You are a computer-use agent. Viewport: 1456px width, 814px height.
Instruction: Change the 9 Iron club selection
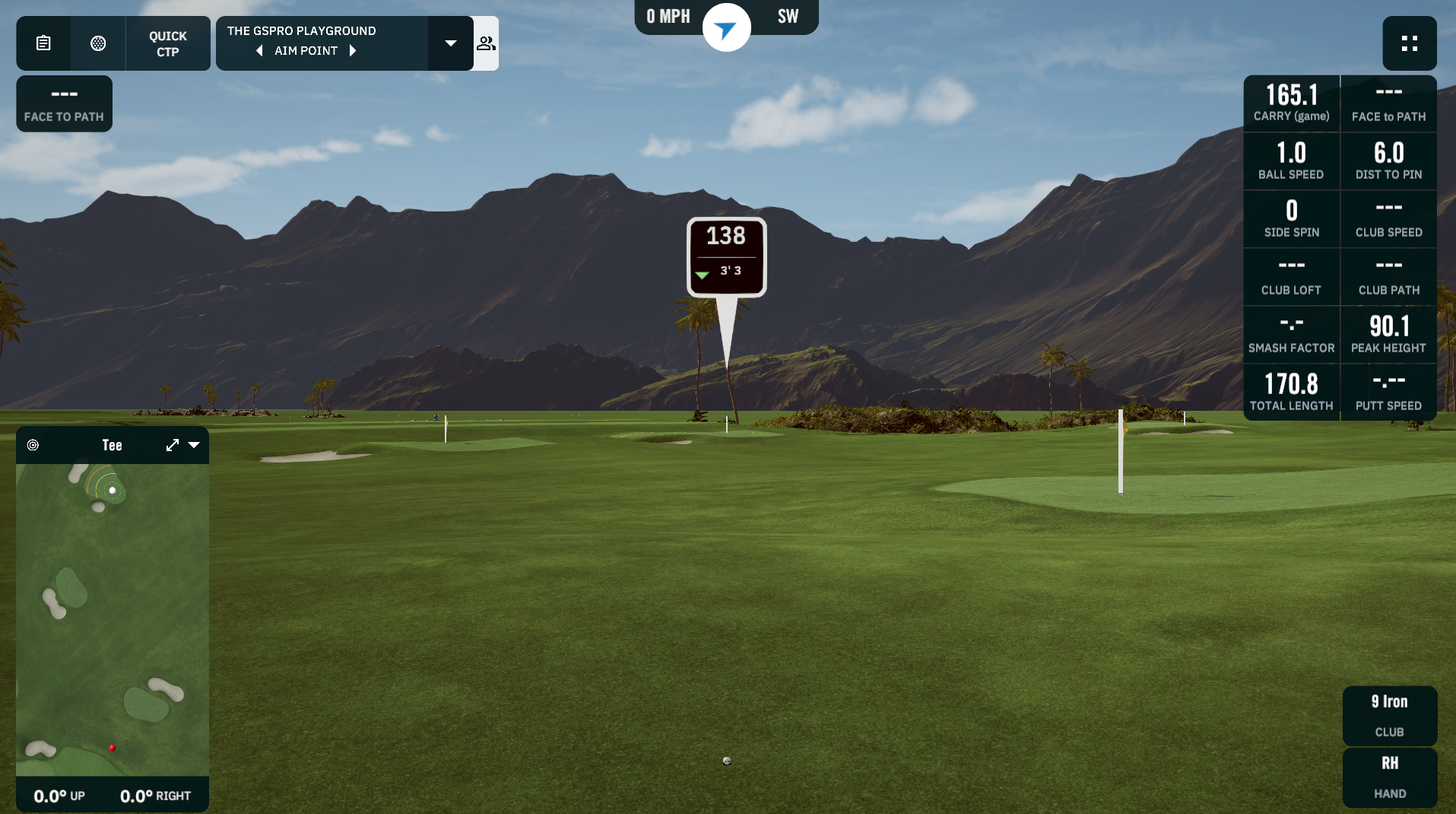pos(1389,715)
